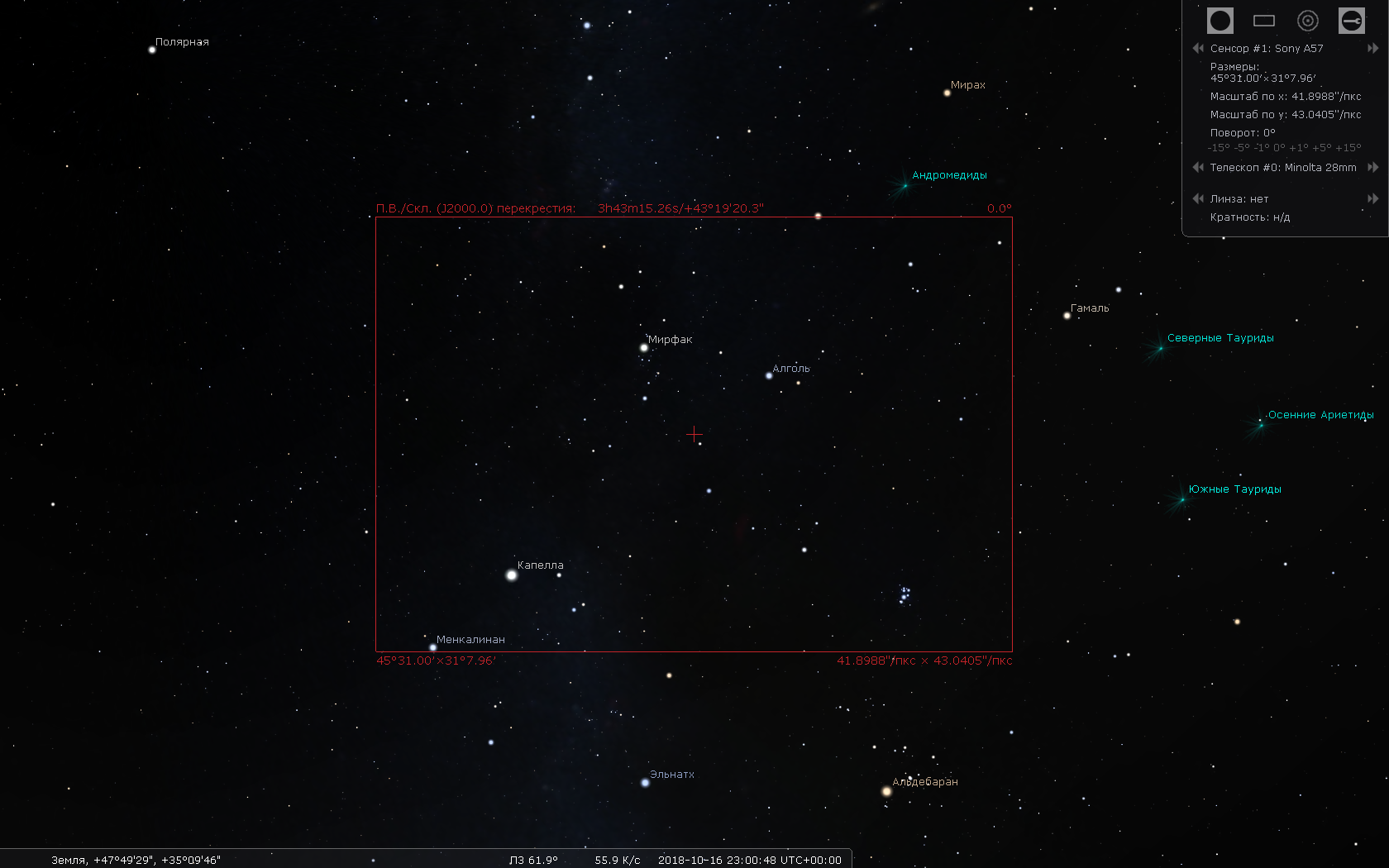
Task: Rotate the sensor frame by -5°
Action: (1242, 148)
